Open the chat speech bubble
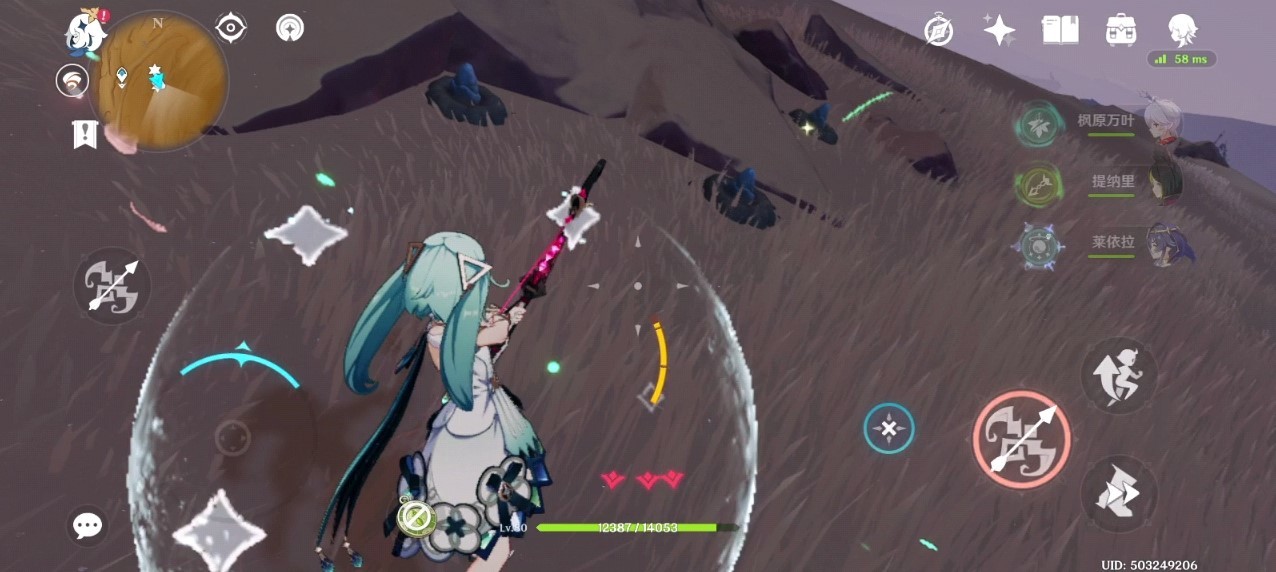This screenshot has height=572, width=1276. pos(88,525)
